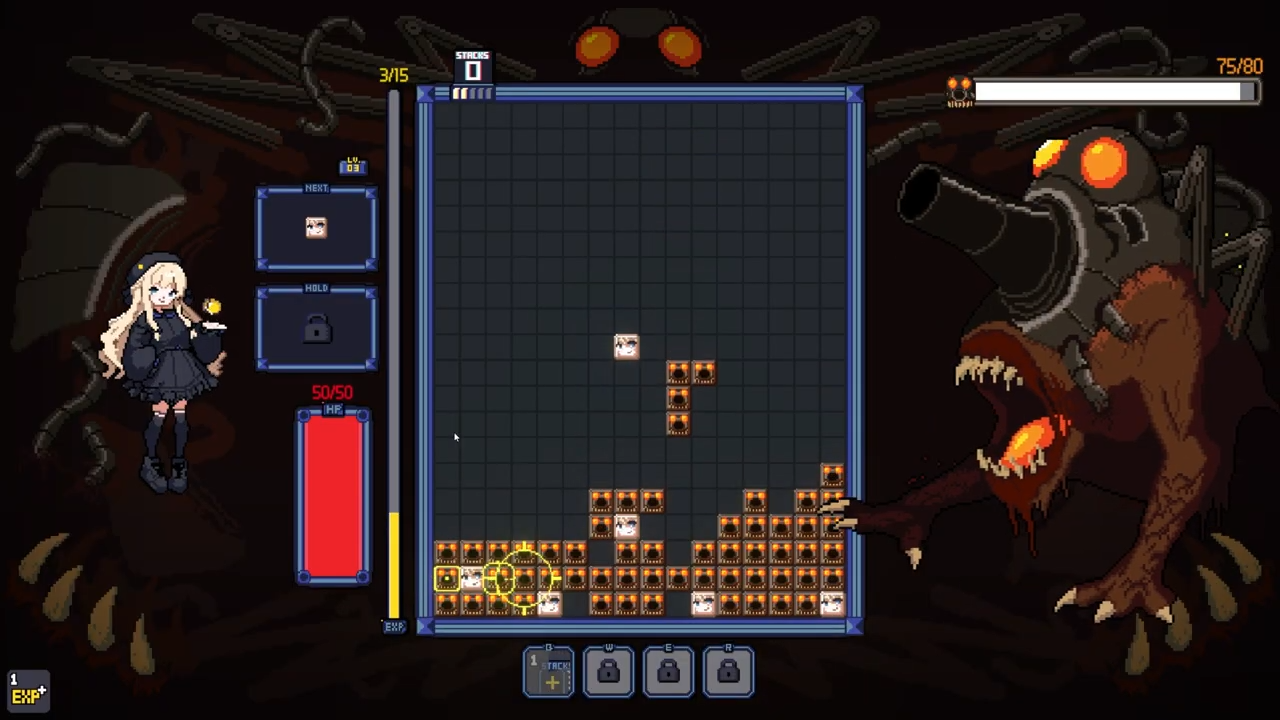This screenshot has width=1280, height=720.
Task: Click the STACKS counter icon above the board
Action: click(x=472, y=66)
